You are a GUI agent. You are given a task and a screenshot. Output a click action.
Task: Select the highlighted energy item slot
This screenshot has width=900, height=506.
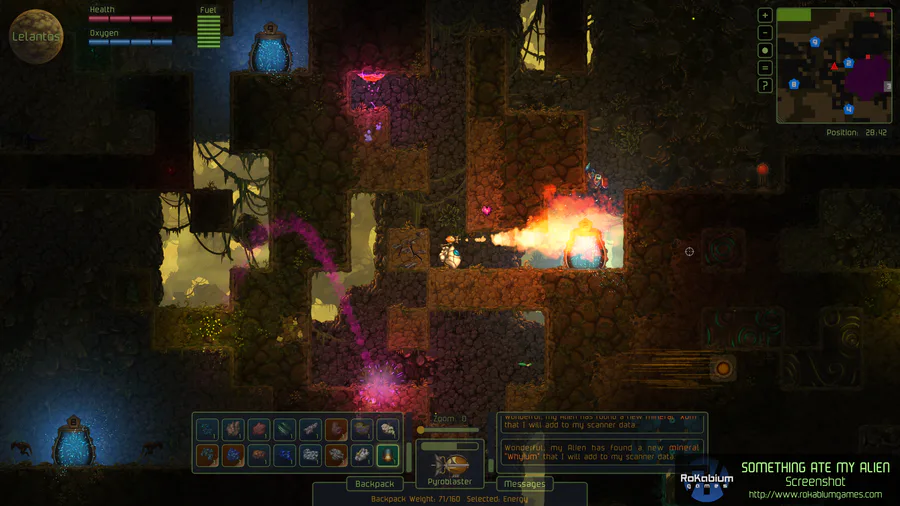click(x=388, y=456)
